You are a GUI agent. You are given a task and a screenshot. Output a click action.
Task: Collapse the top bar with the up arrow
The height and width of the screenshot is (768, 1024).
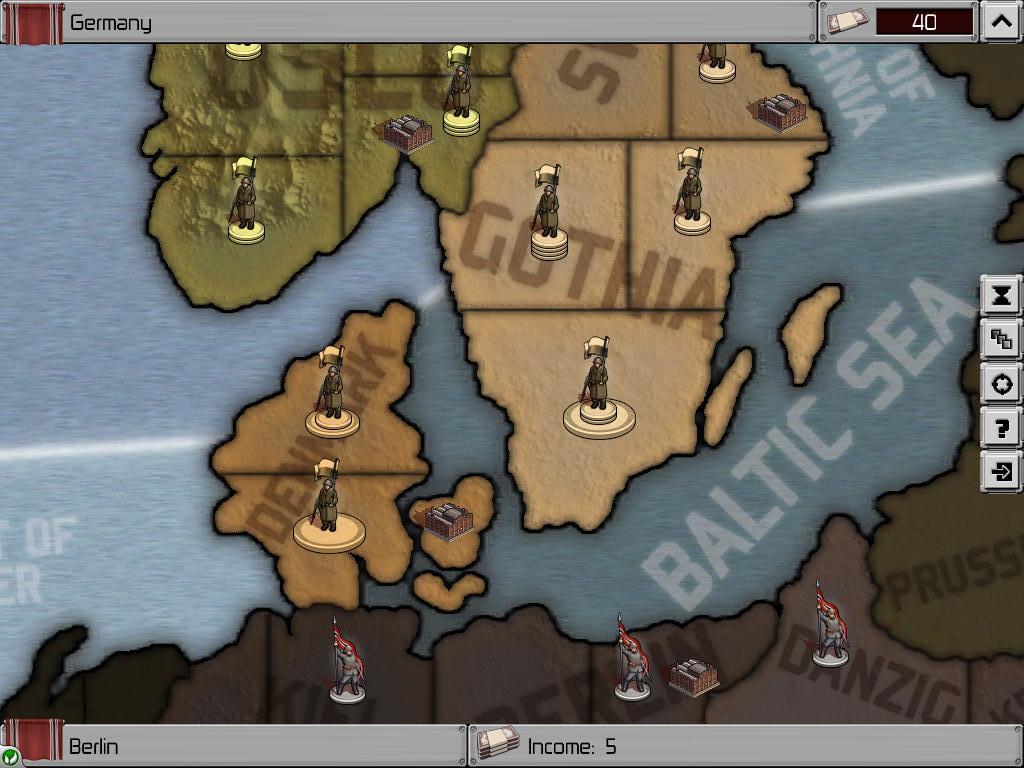(1001, 22)
